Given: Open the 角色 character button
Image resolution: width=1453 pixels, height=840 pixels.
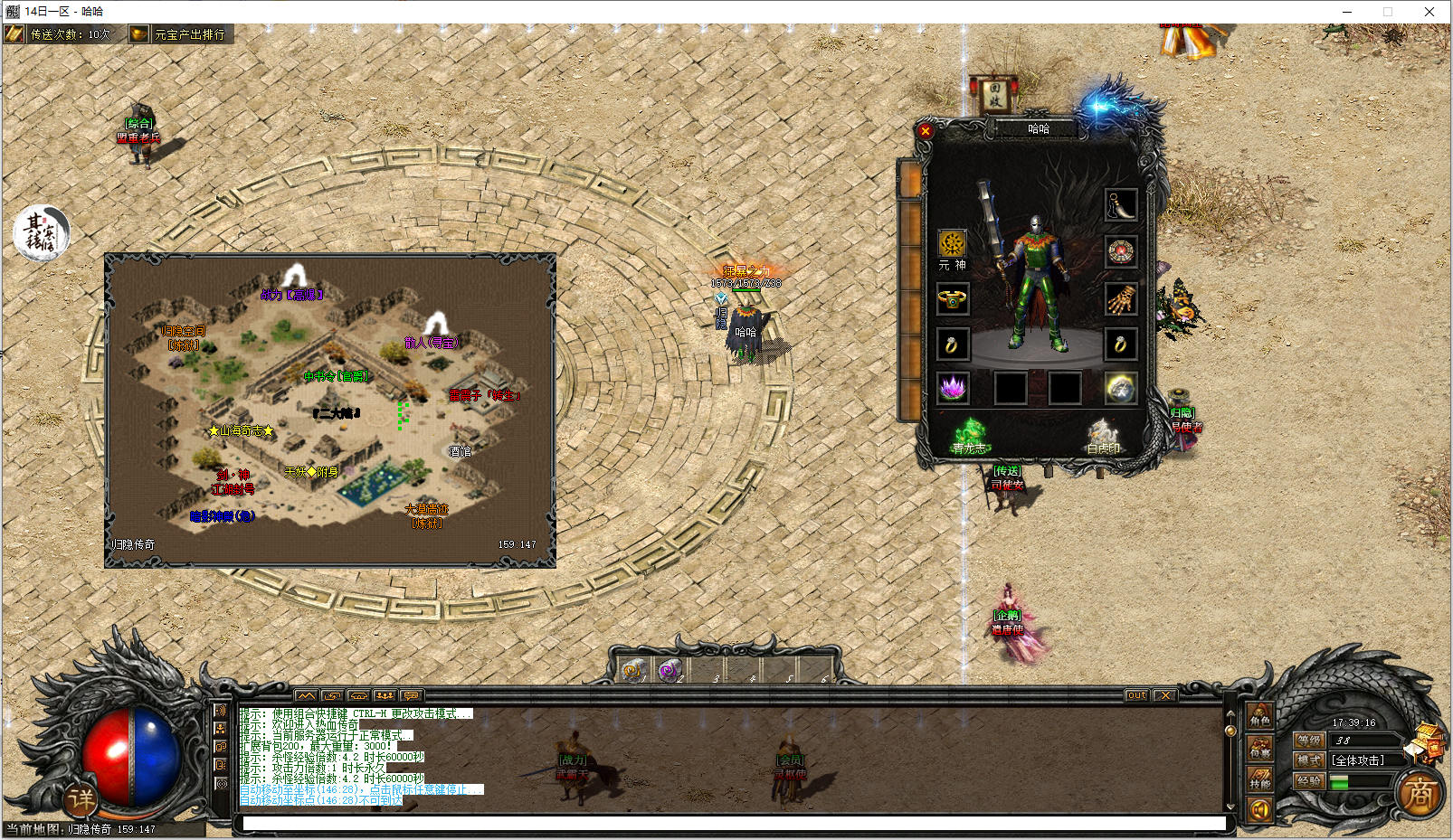Looking at the screenshot, I should pyautogui.click(x=1260, y=717).
